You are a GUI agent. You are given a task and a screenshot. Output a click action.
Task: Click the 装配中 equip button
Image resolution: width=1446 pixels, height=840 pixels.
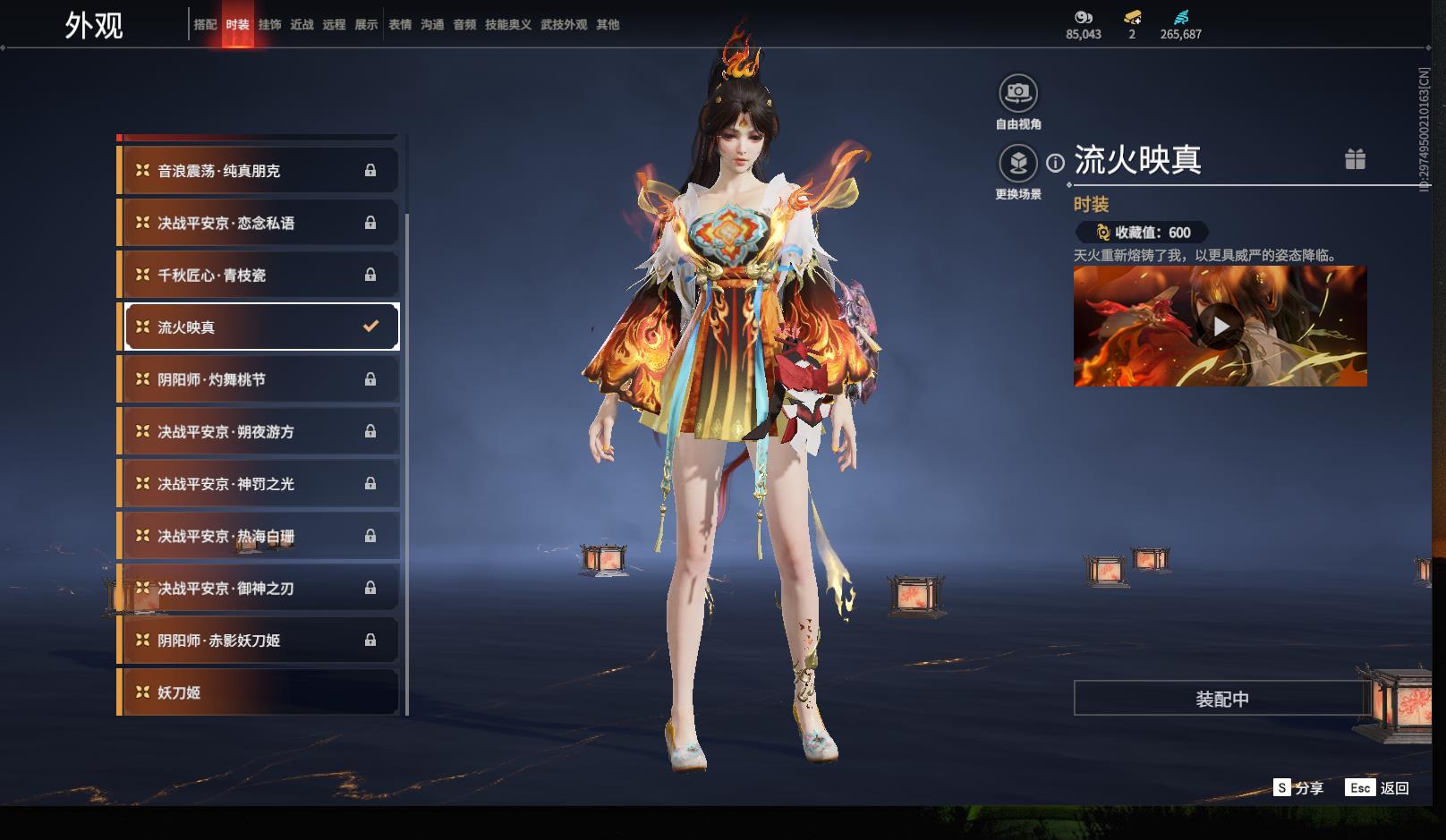pos(1221,699)
